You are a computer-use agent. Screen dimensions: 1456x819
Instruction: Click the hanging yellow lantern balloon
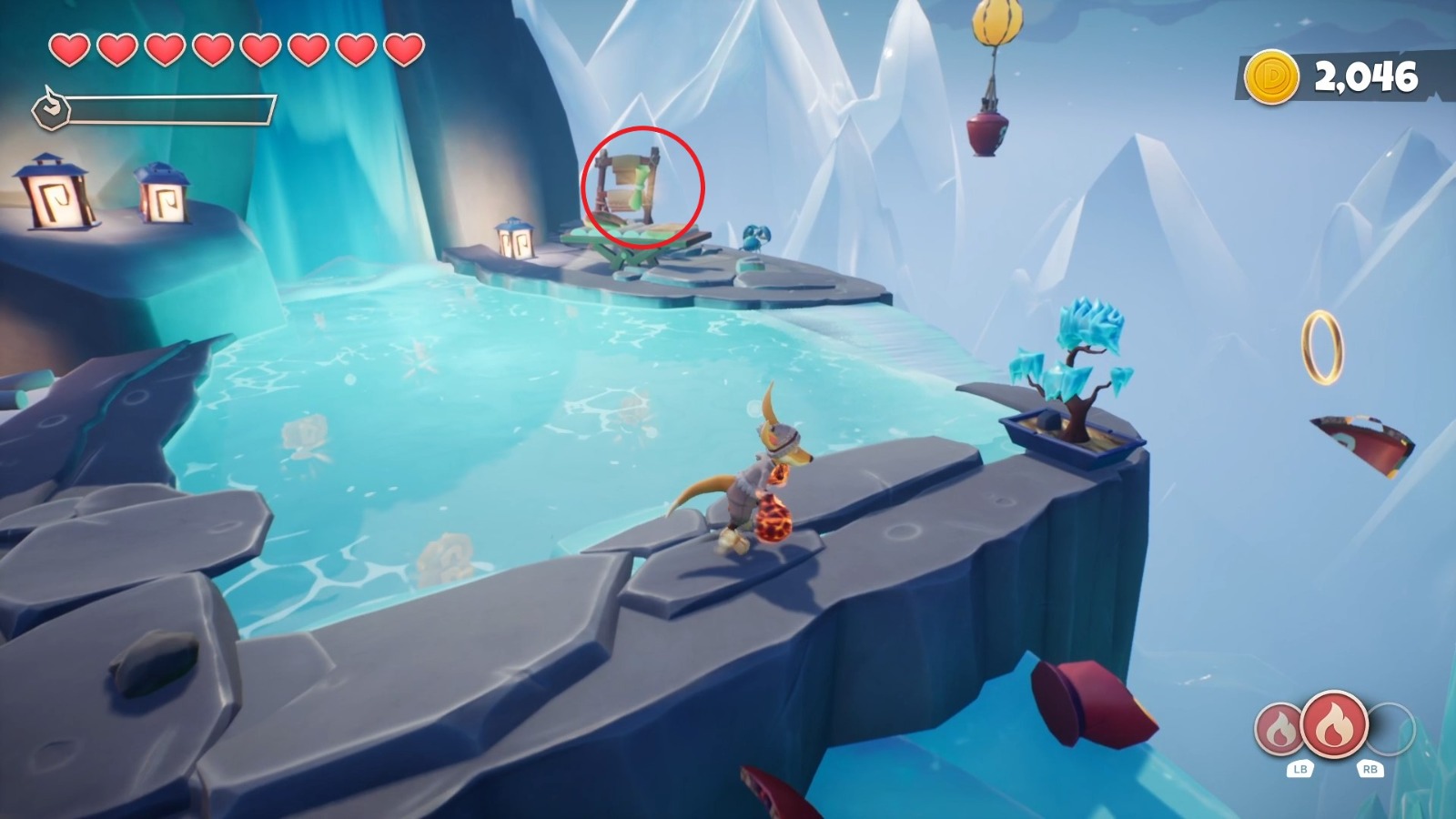998,23
